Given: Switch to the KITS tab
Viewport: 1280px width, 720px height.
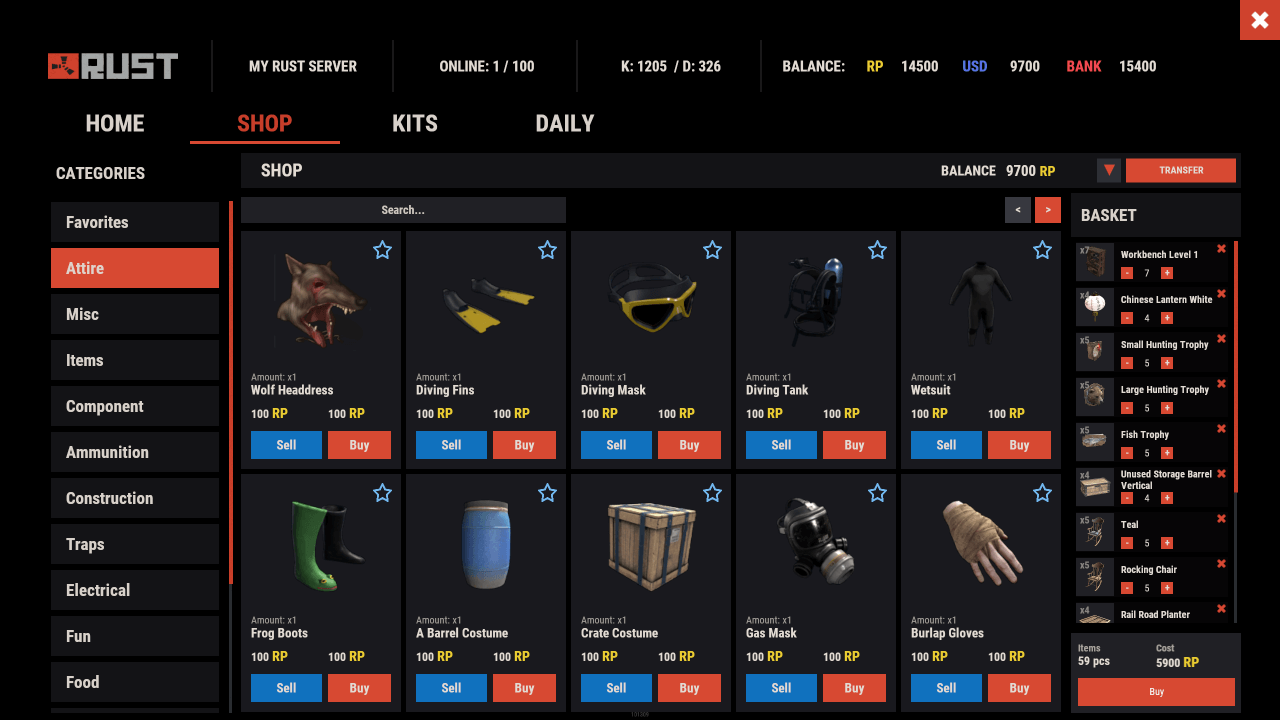Looking at the screenshot, I should [x=414, y=123].
